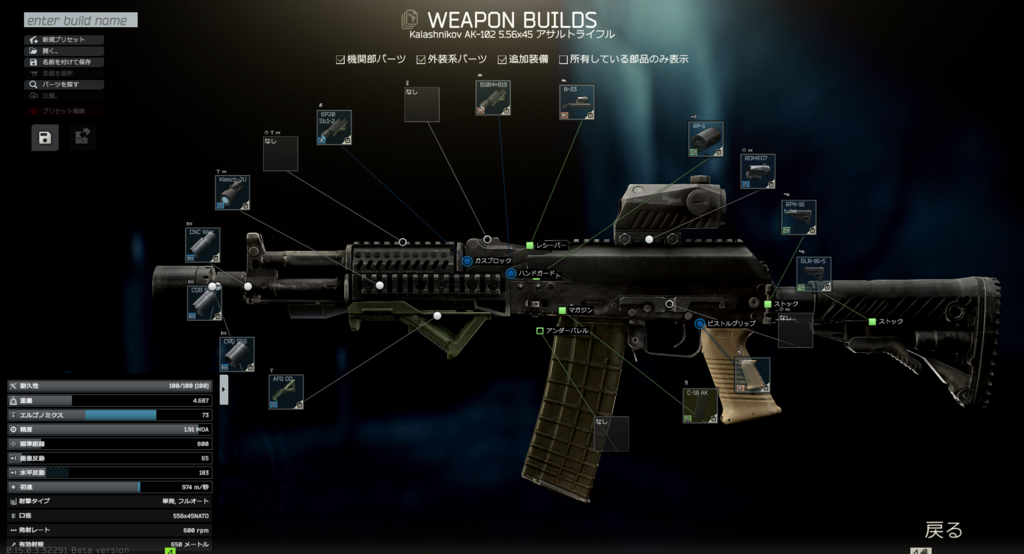Toggle the 機関部パーツ checkbox

point(340,59)
